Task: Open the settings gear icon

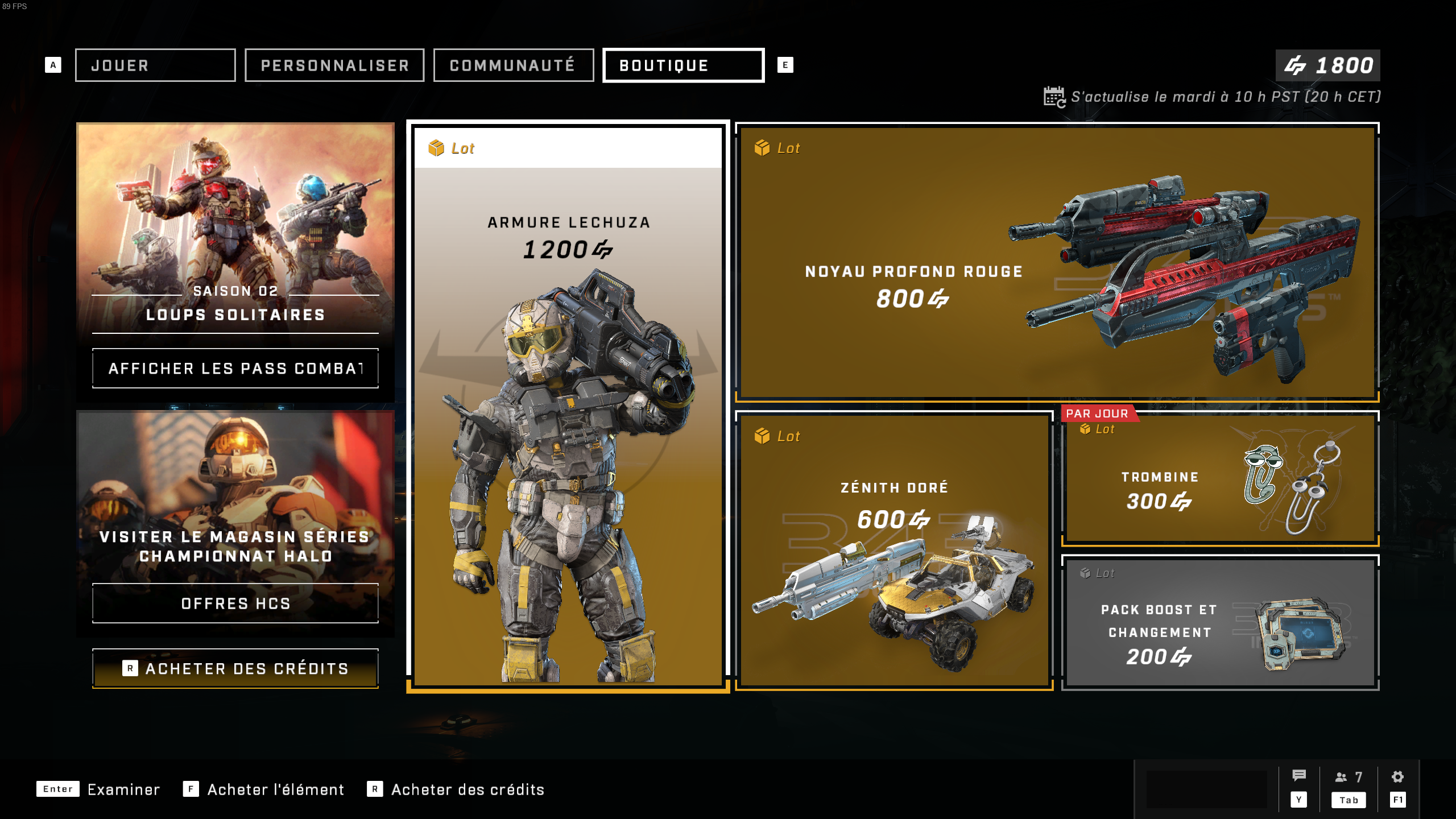Action: point(1397,777)
